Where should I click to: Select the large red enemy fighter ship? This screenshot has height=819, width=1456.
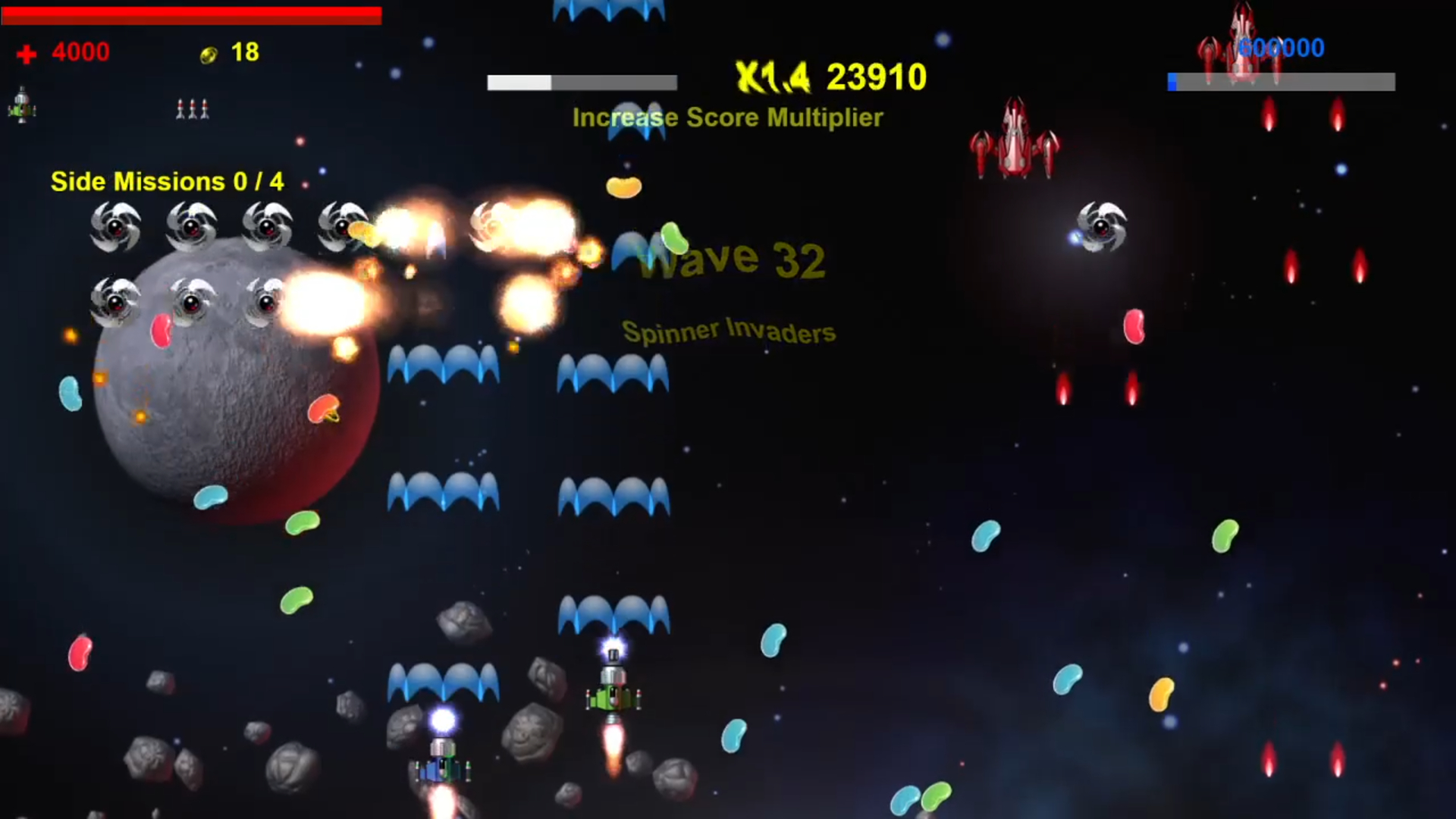tap(1014, 136)
